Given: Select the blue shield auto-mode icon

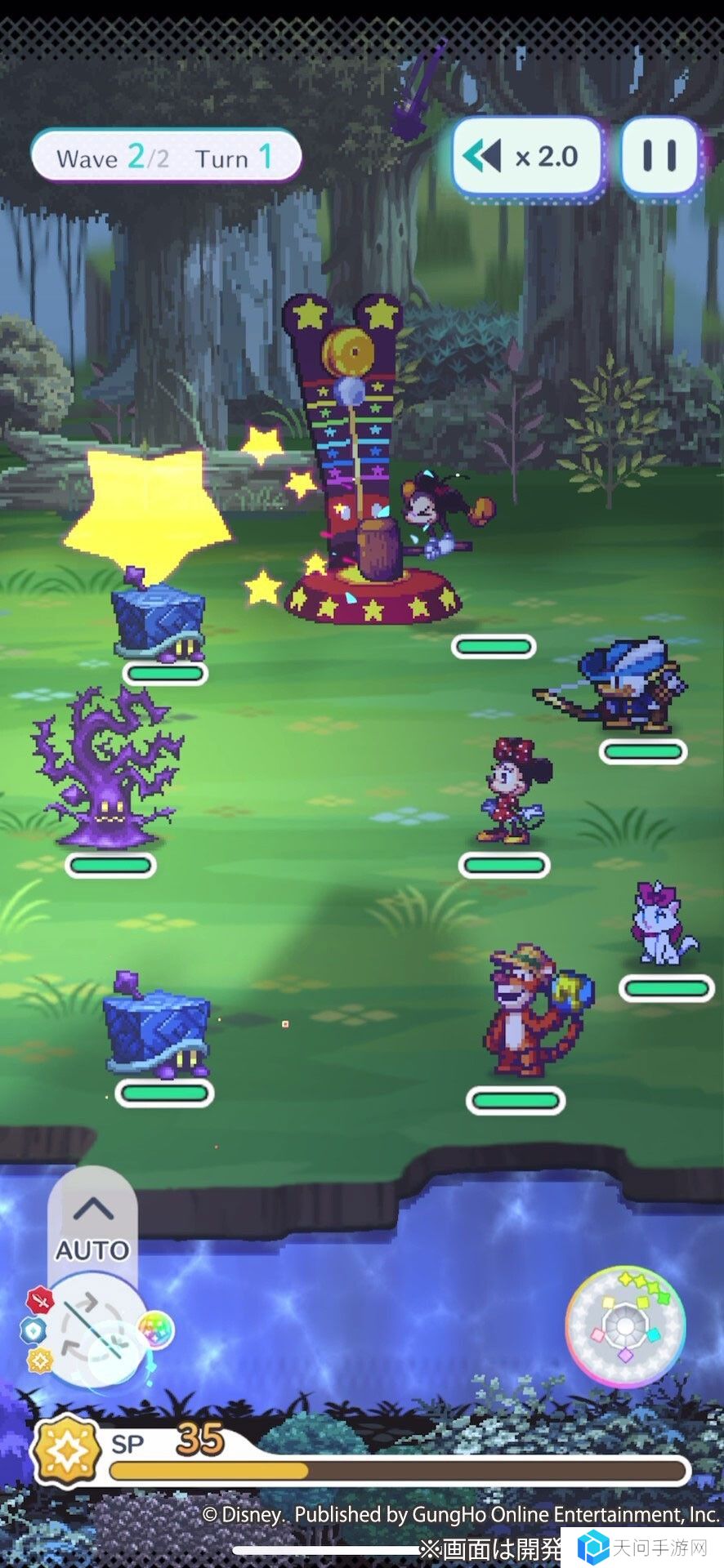Looking at the screenshot, I should 33,1330.
